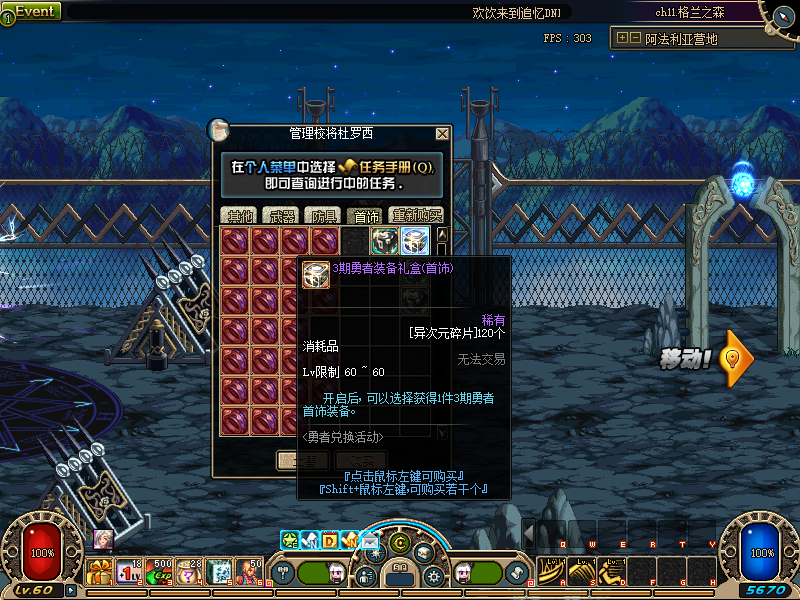
Task: Select the 防具 shop tab
Action: point(324,215)
